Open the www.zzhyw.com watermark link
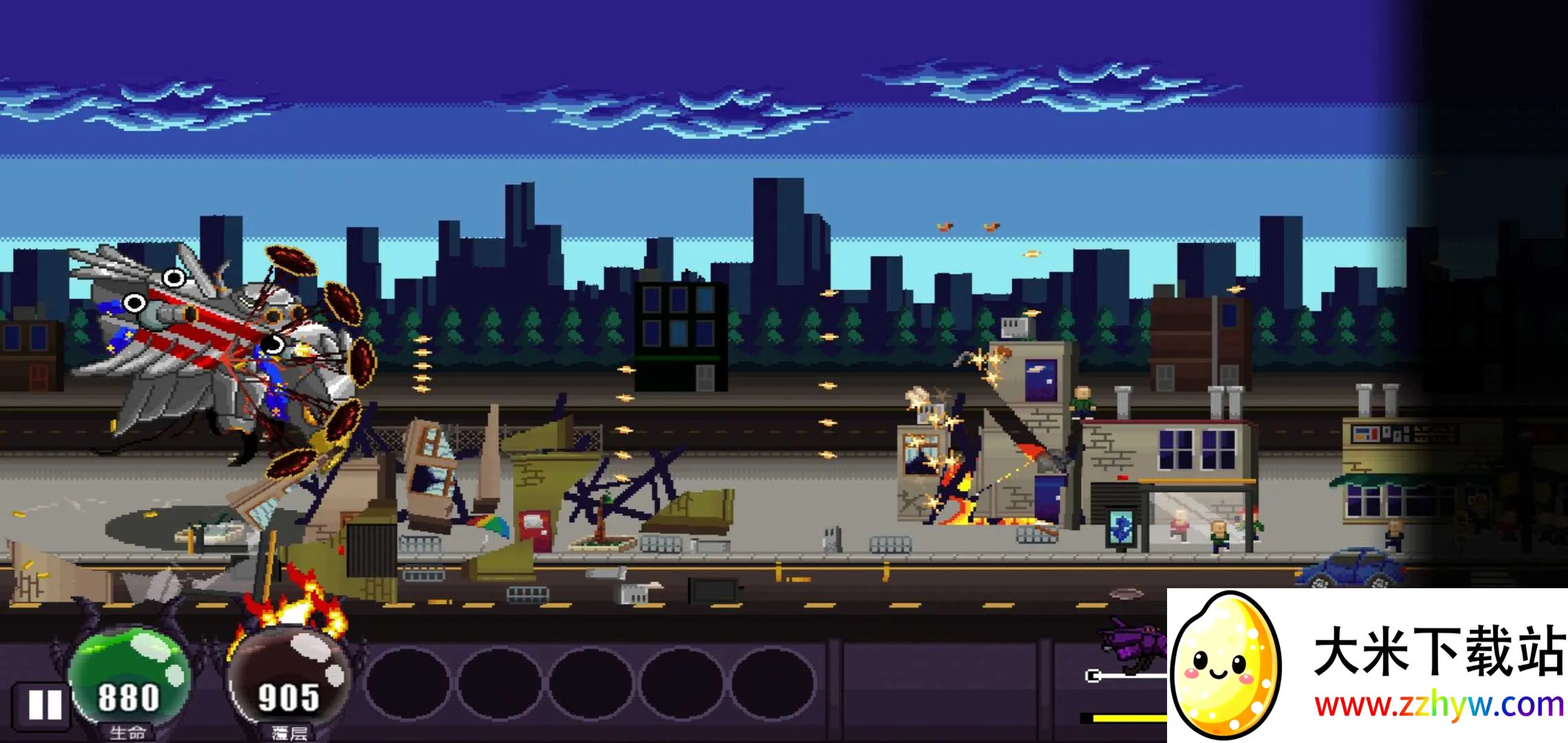 click(x=1439, y=705)
